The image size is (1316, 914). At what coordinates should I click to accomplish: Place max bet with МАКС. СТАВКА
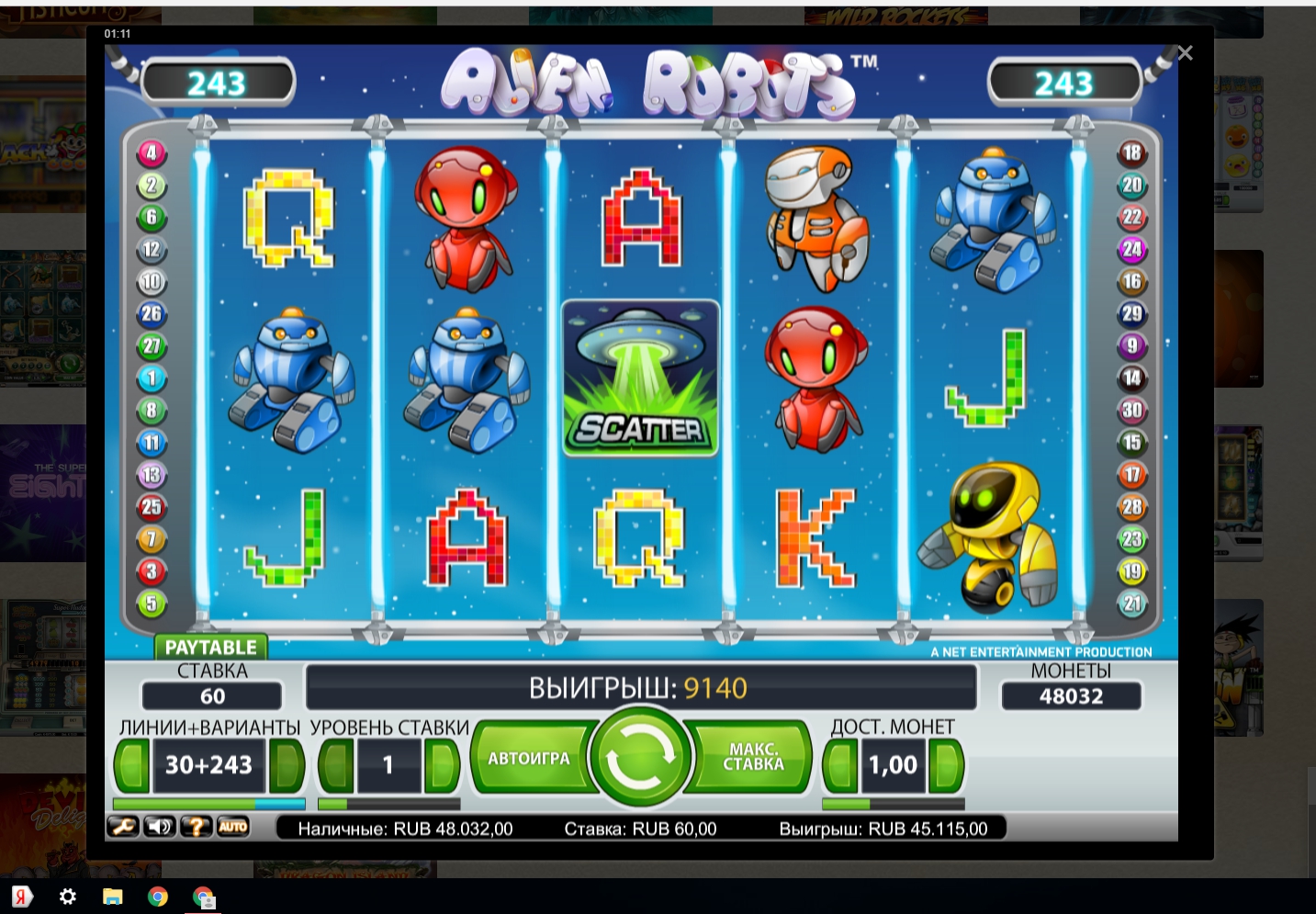click(x=753, y=758)
